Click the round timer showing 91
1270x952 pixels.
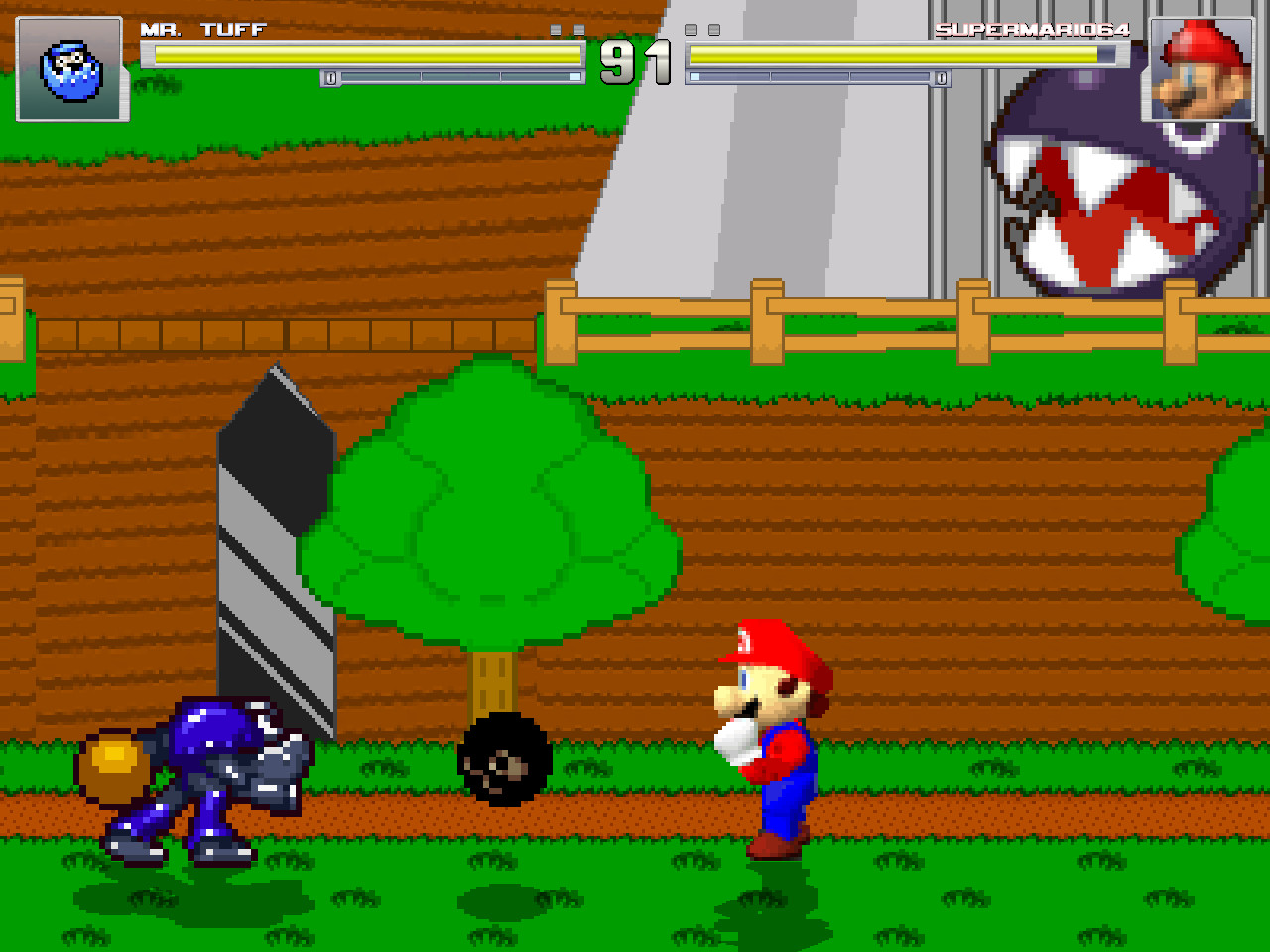point(635,59)
